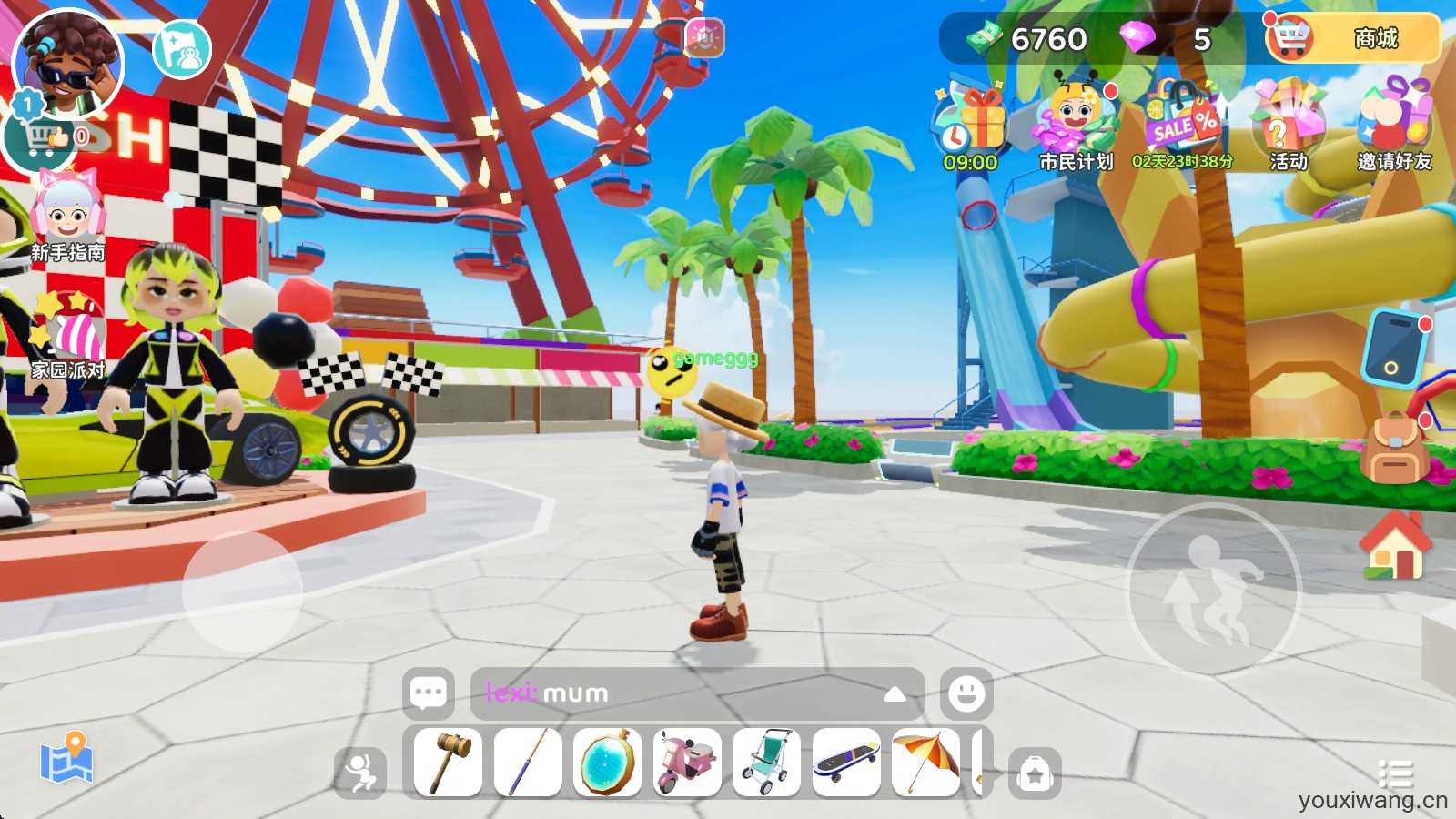Image resolution: width=1456 pixels, height=819 pixels.
Task: Open the 新手指南 beginner guide
Action: (x=67, y=218)
